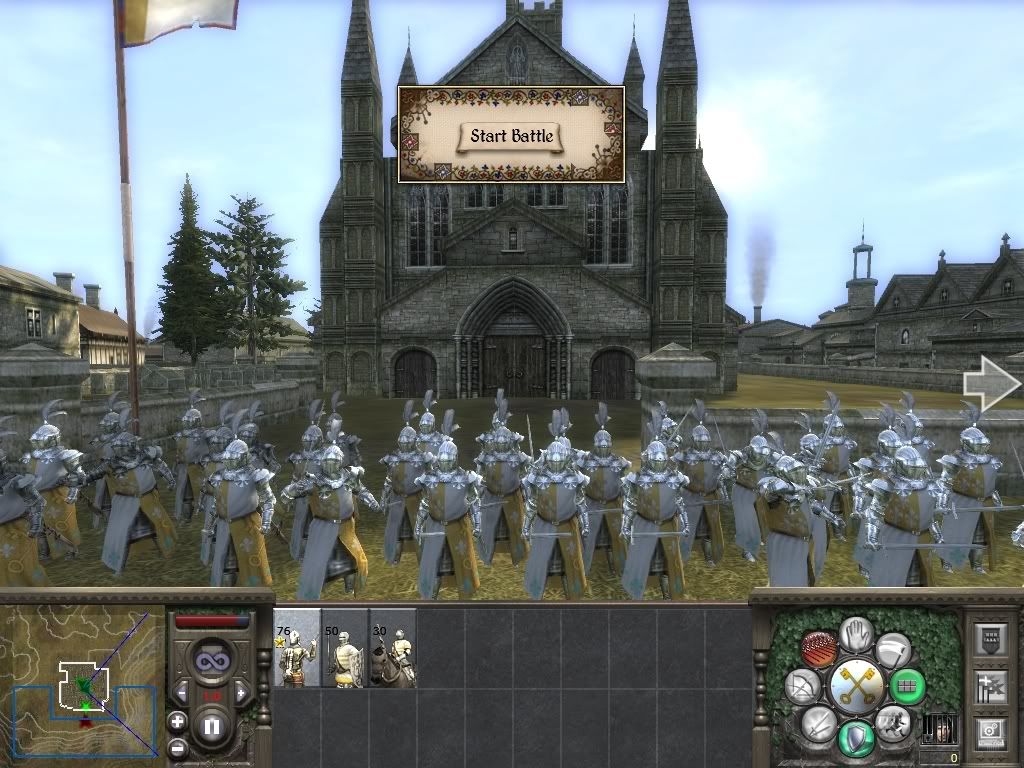Image resolution: width=1024 pixels, height=768 pixels.
Task: Toggle fire at will with the bow icon
Action: (x=804, y=687)
